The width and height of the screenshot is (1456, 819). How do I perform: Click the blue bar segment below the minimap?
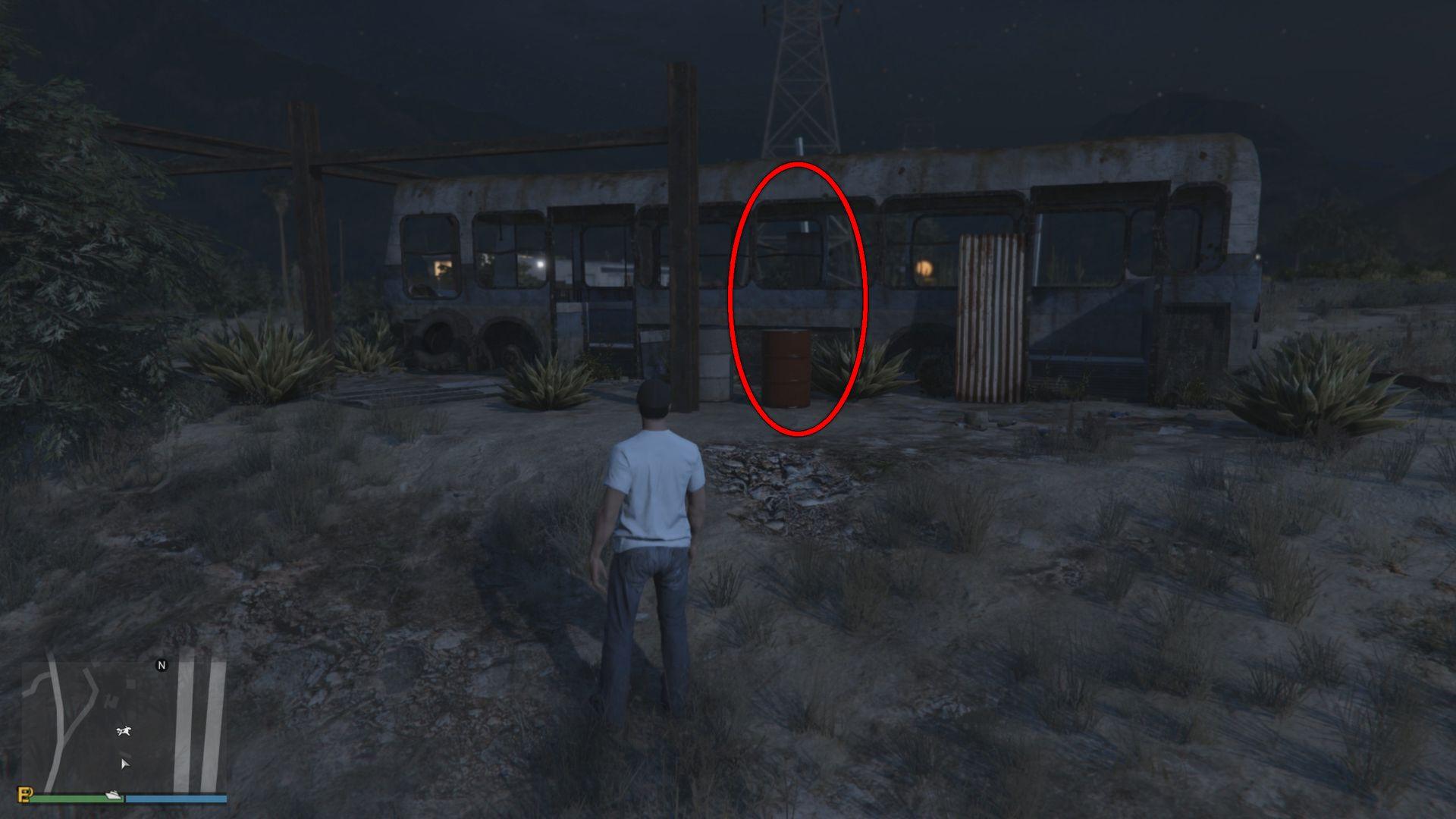click(177, 798)
